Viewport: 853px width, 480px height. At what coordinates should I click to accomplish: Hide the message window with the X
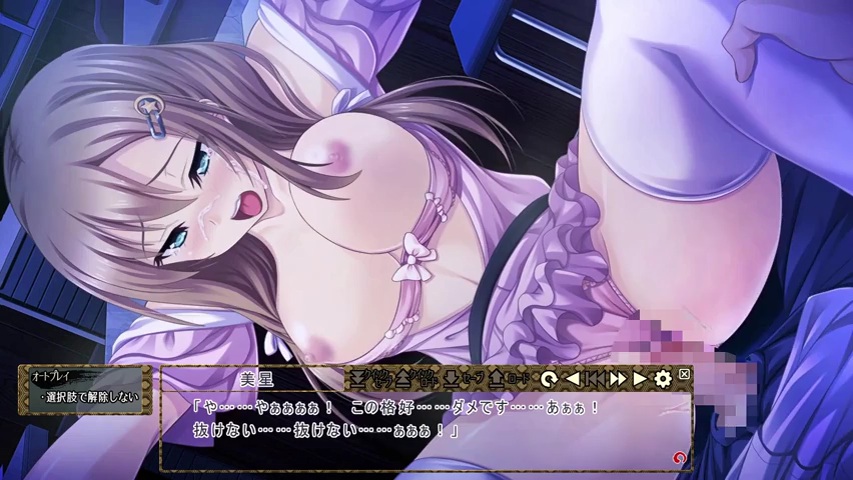(684, 374)
